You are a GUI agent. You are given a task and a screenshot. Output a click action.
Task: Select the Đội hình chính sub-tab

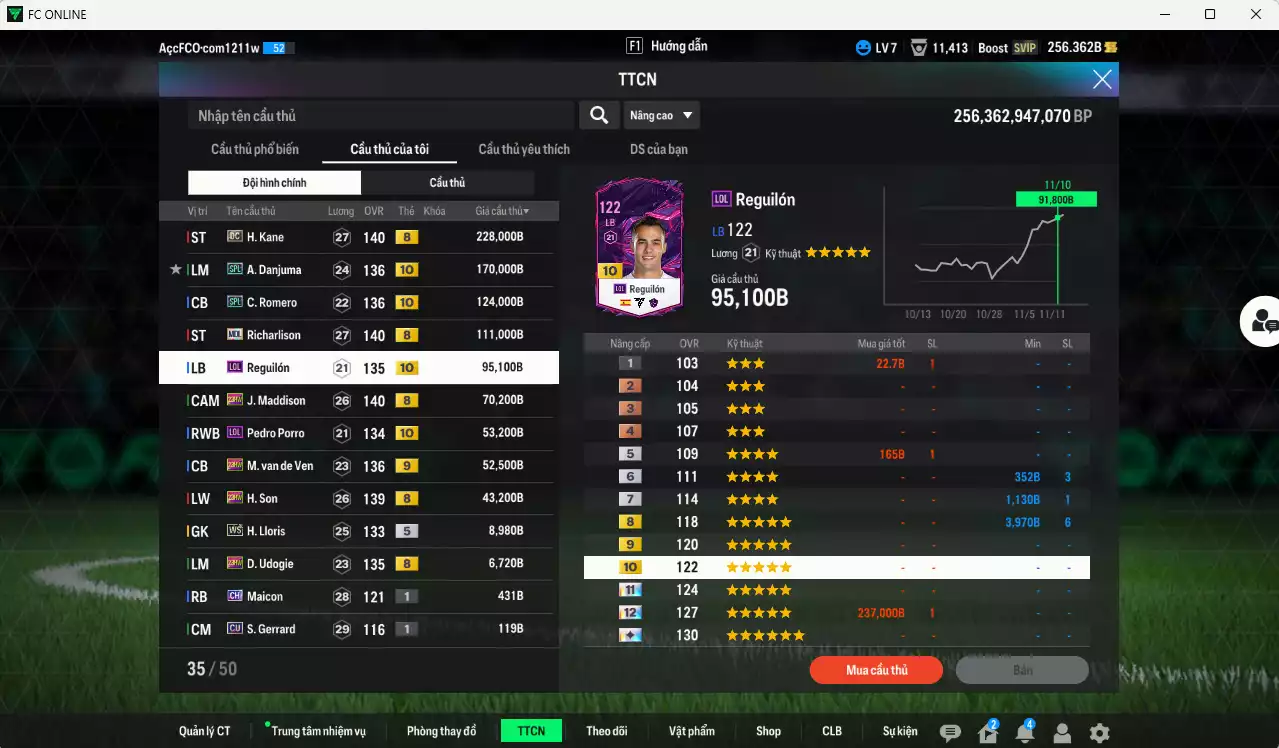pyautogui.click(x=274, y=183)
